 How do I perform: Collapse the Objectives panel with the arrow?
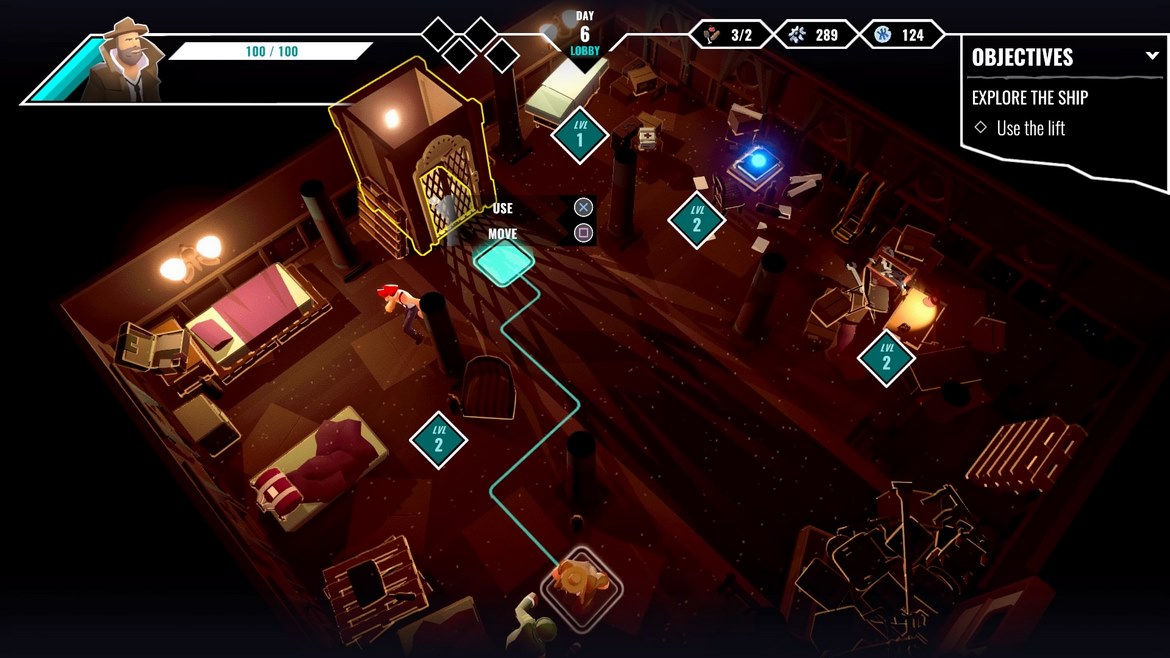pos(1152,56)
